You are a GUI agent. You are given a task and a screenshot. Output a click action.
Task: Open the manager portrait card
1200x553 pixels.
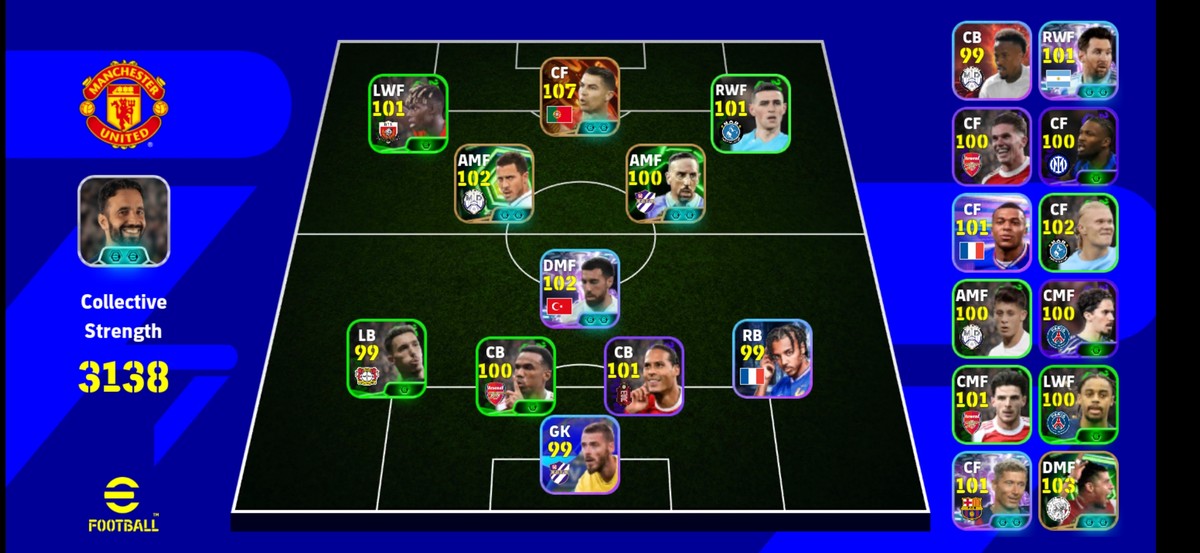[124, 221]
